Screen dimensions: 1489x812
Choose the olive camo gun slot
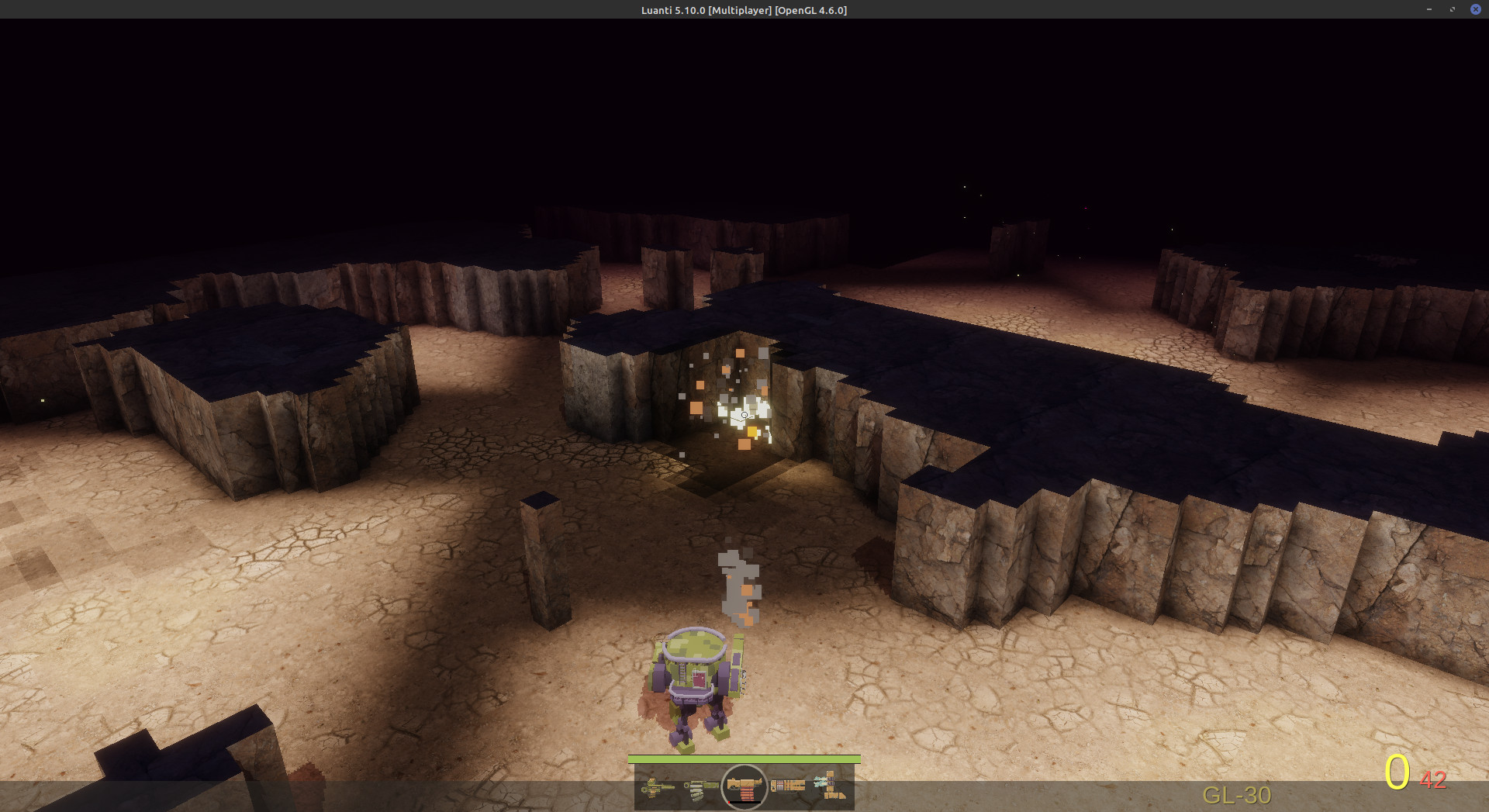700,787
